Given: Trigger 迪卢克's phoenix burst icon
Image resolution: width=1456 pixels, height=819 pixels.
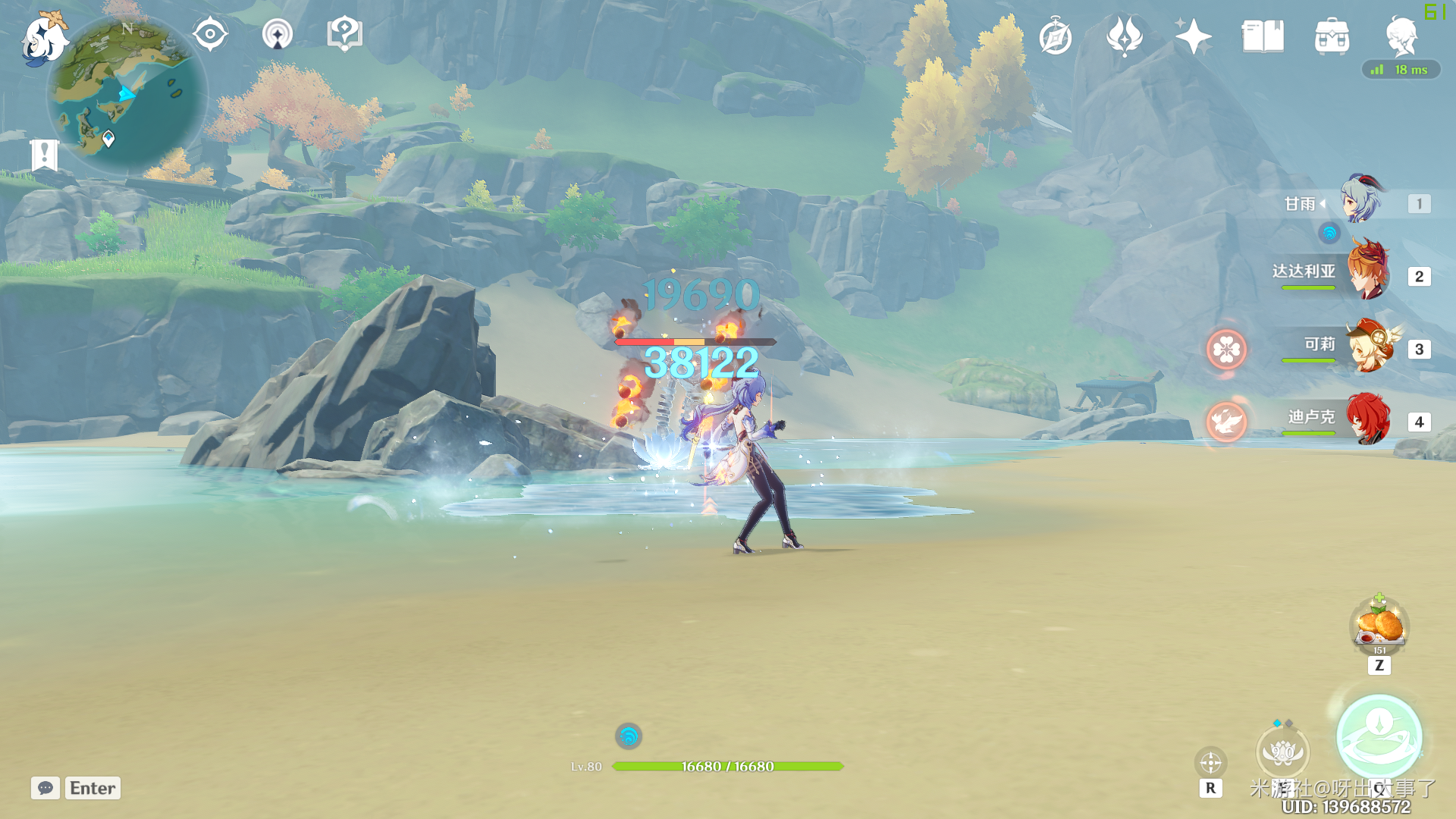Looking at the screenshot, I should [x=1226, y=422].
